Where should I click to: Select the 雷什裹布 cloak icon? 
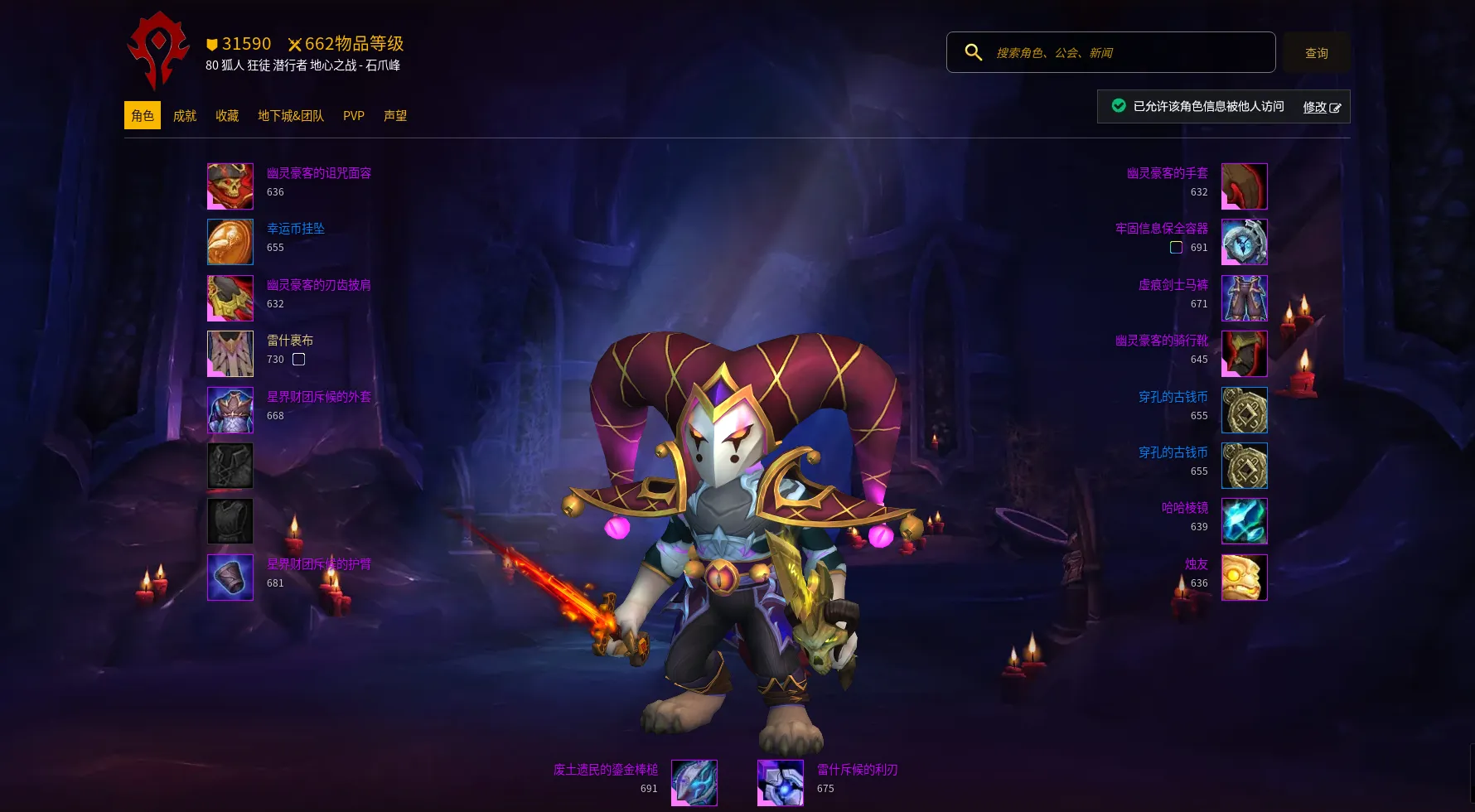coord(230,354)
